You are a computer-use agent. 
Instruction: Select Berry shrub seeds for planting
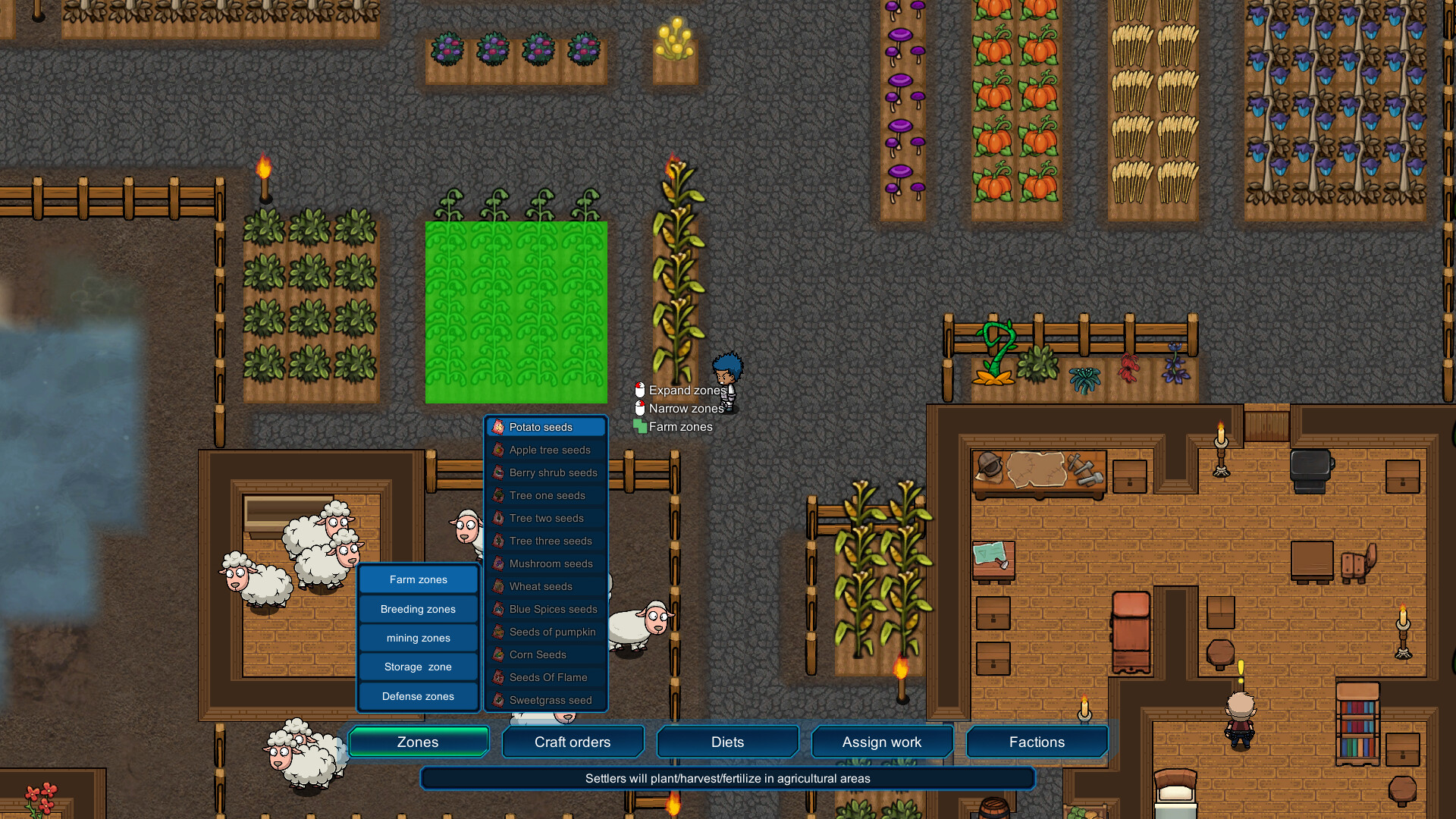click(x=552, y=472)
